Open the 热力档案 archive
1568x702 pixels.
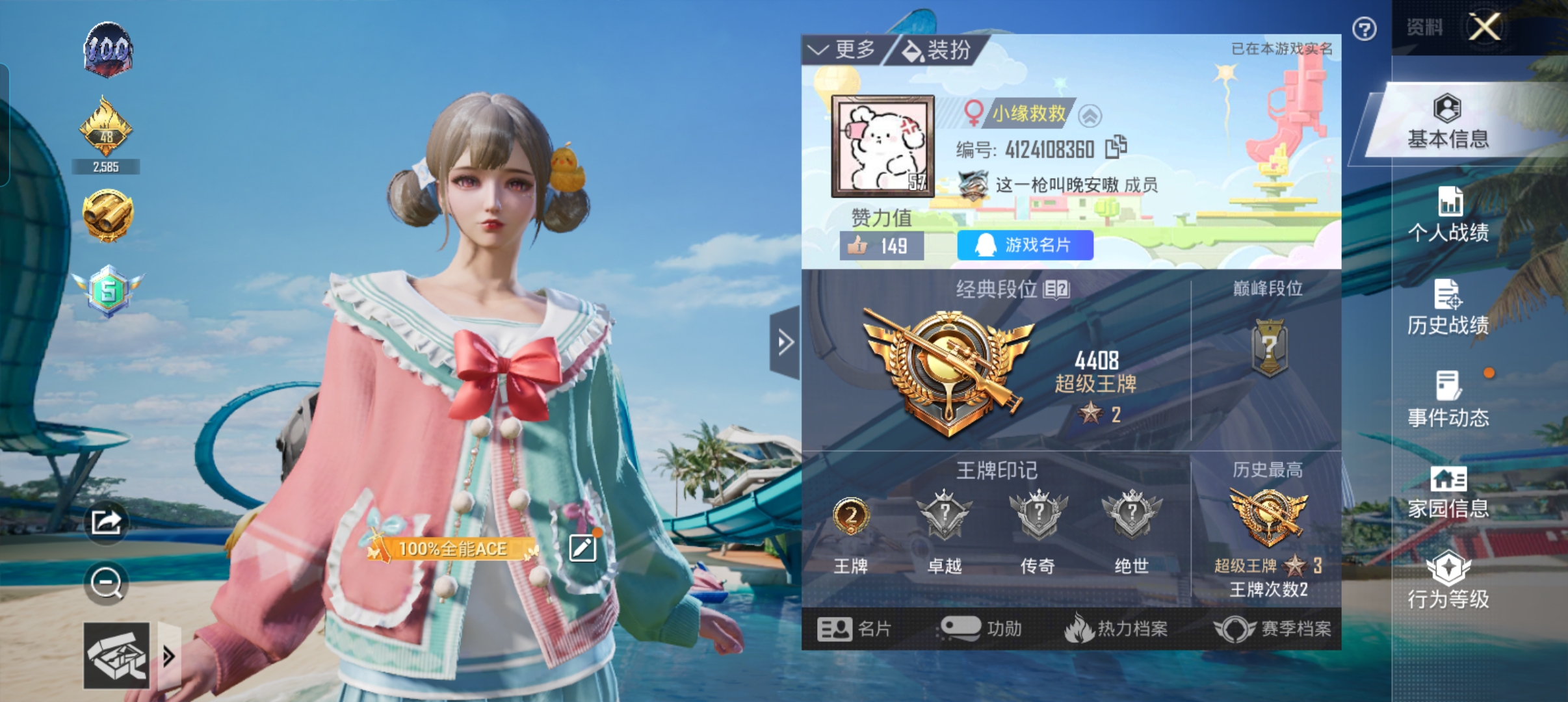[x=1118, y=629]
